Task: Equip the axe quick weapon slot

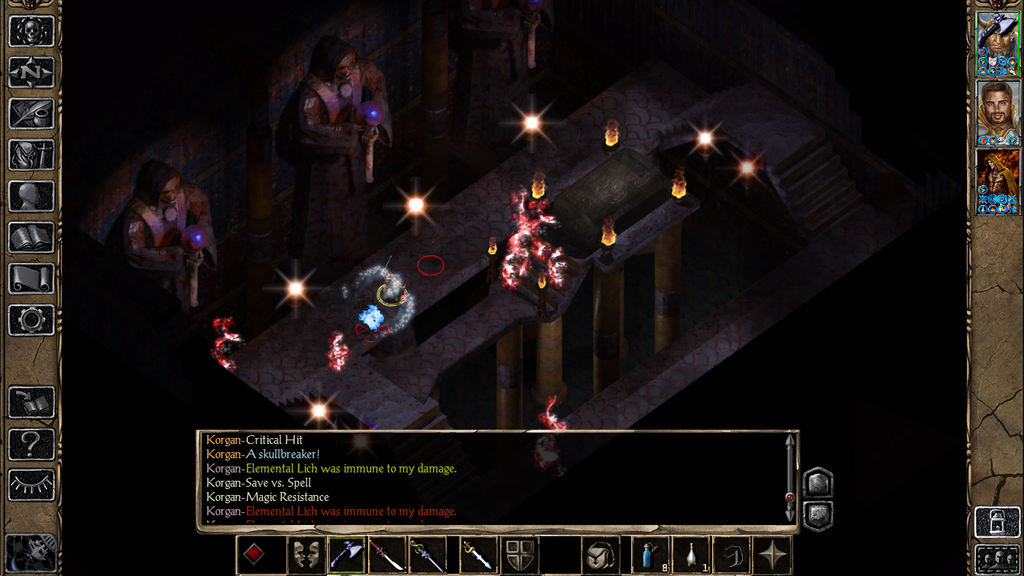Action: pyautogui.click(x=346, y=555)
